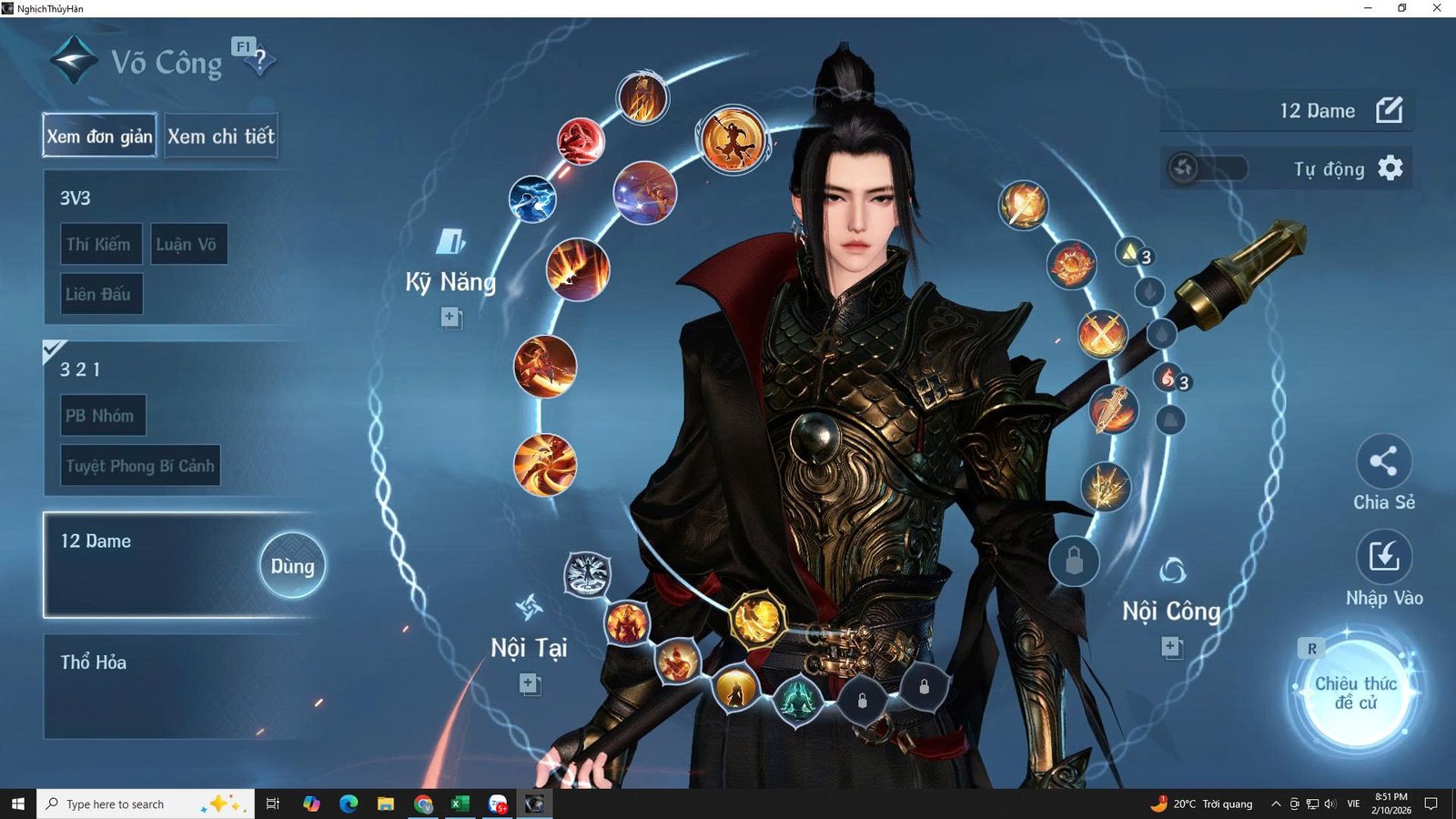Click the copy icon below Kỹ Năng
The width and height of the screenshot is (1456, 819).
coord(450,318)
